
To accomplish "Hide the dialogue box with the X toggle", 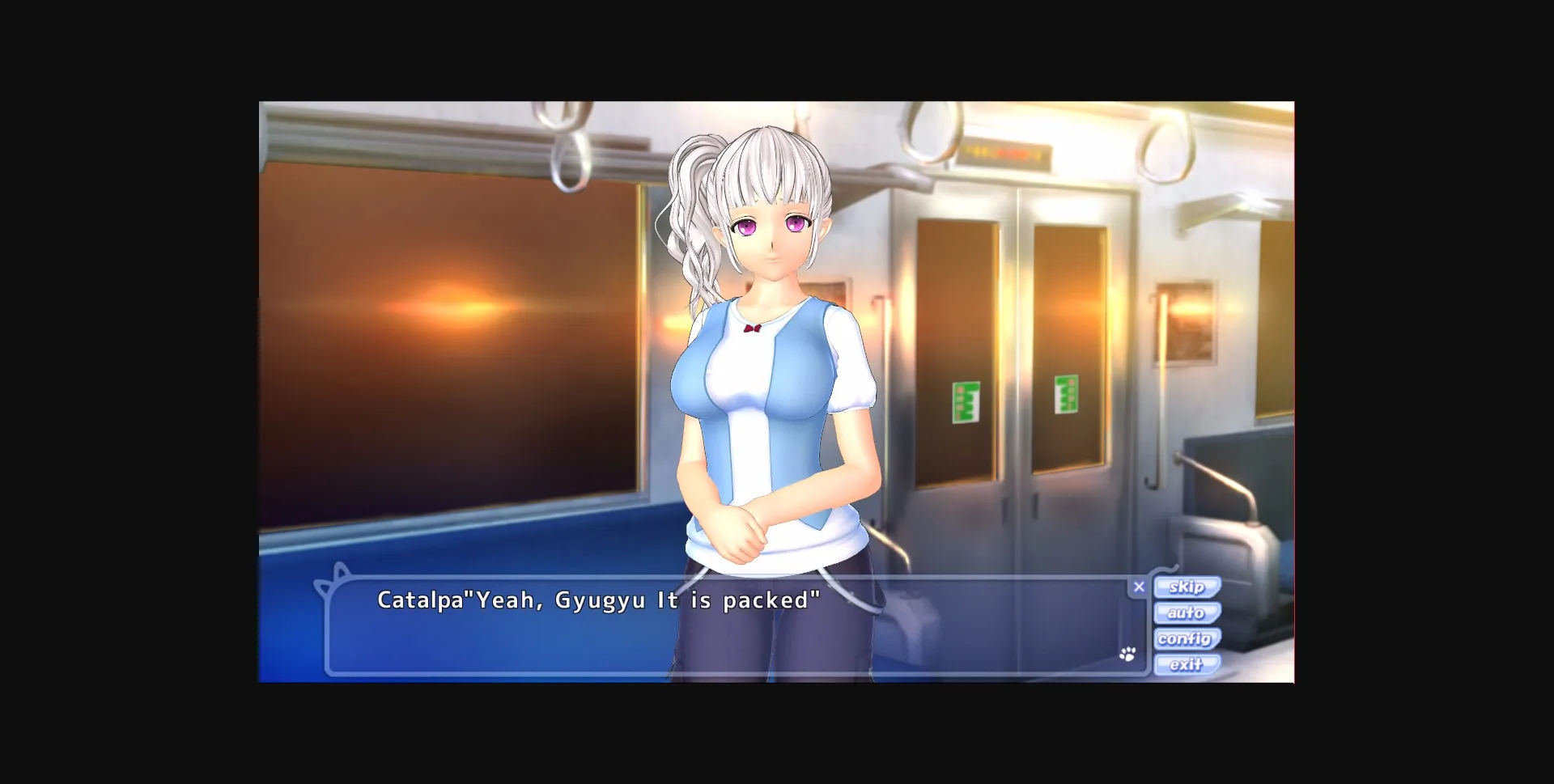I will tap(1140, 586).
